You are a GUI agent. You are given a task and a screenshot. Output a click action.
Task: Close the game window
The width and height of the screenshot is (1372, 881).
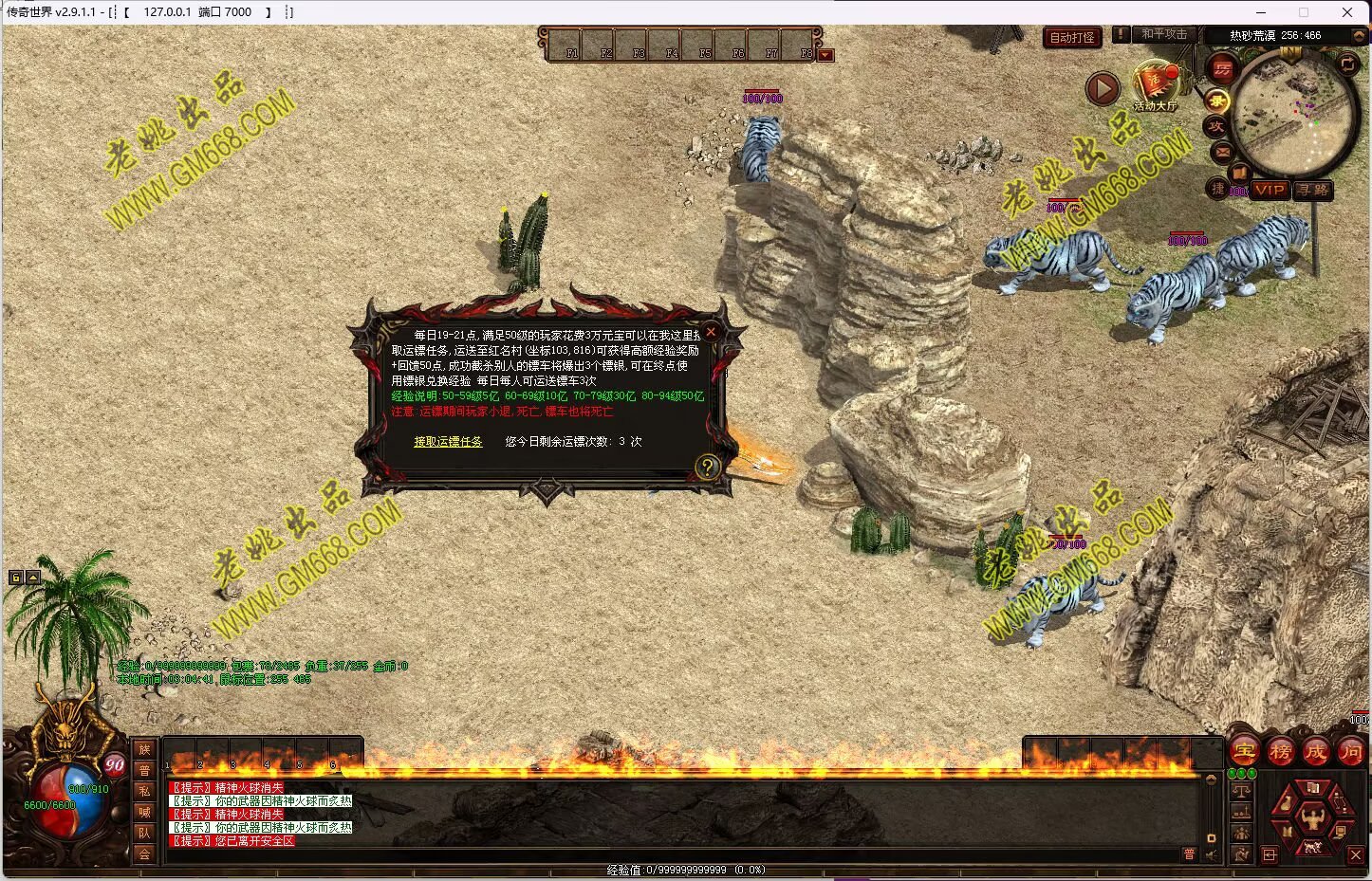click(1347, 12)
